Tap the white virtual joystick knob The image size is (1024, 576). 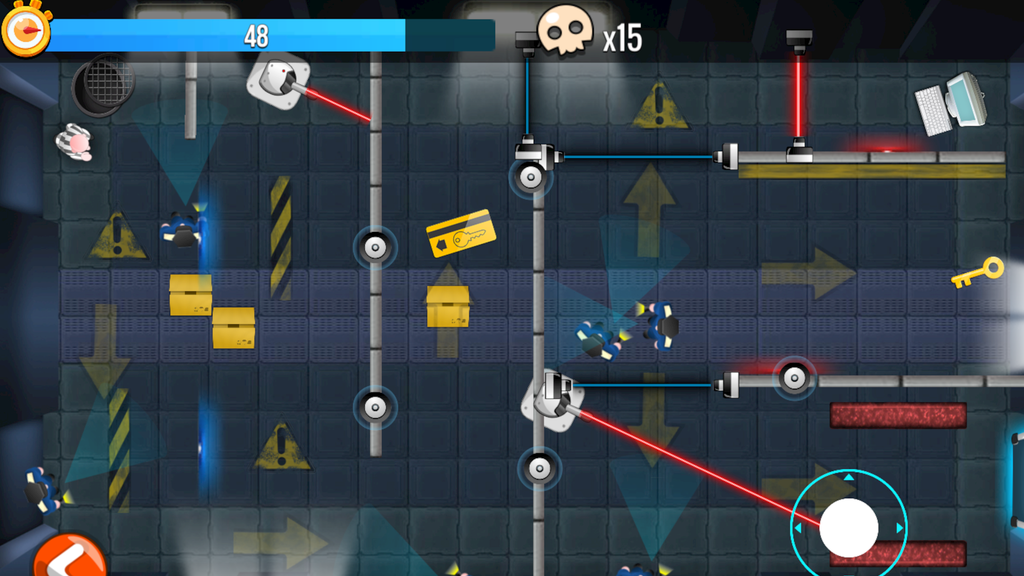(849, 526)
